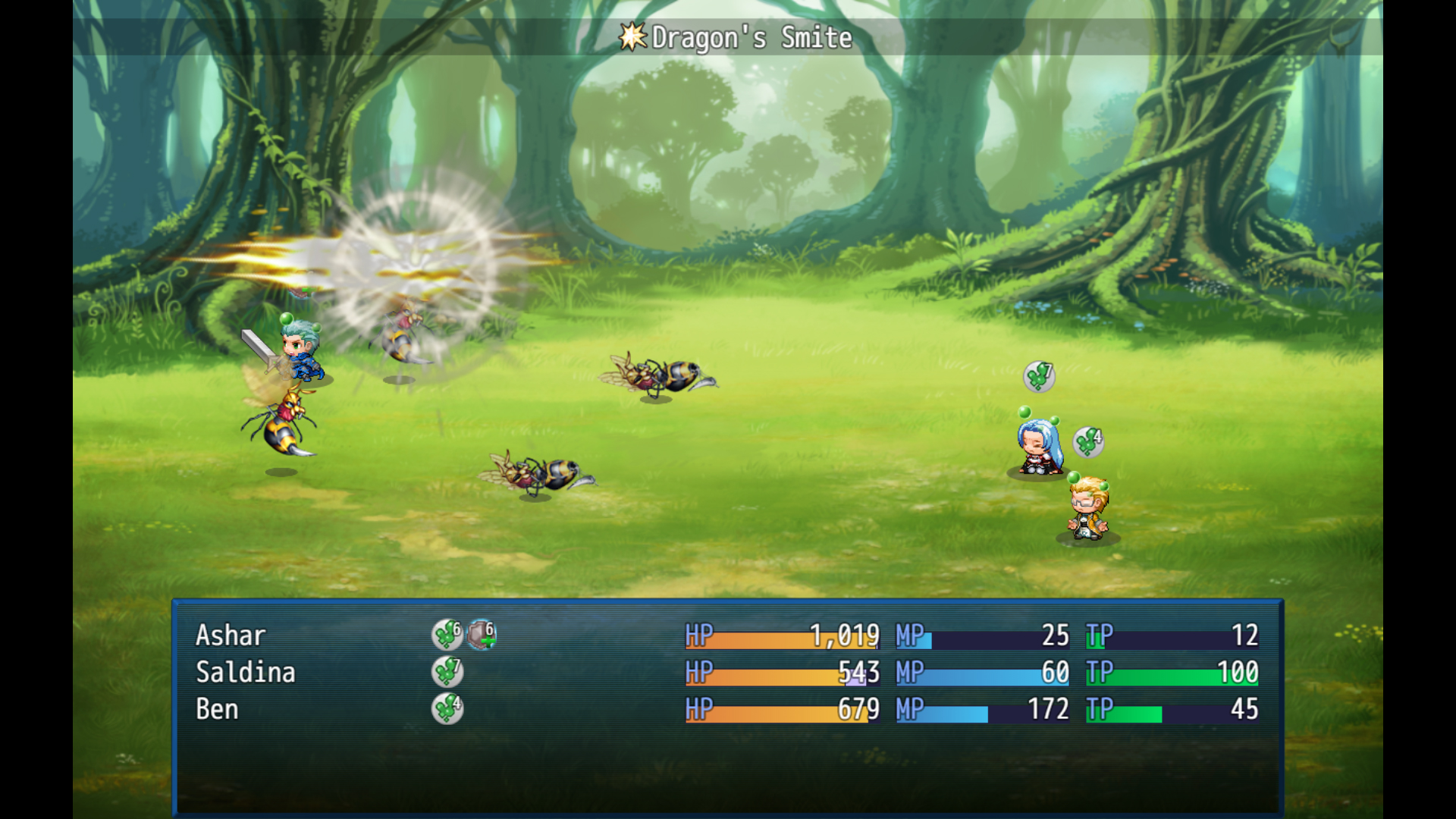The width and height of the screenshot is (1456, 819).
Task: Click the sun icon beside Dragon's Smite
Action: coord(634,36)
